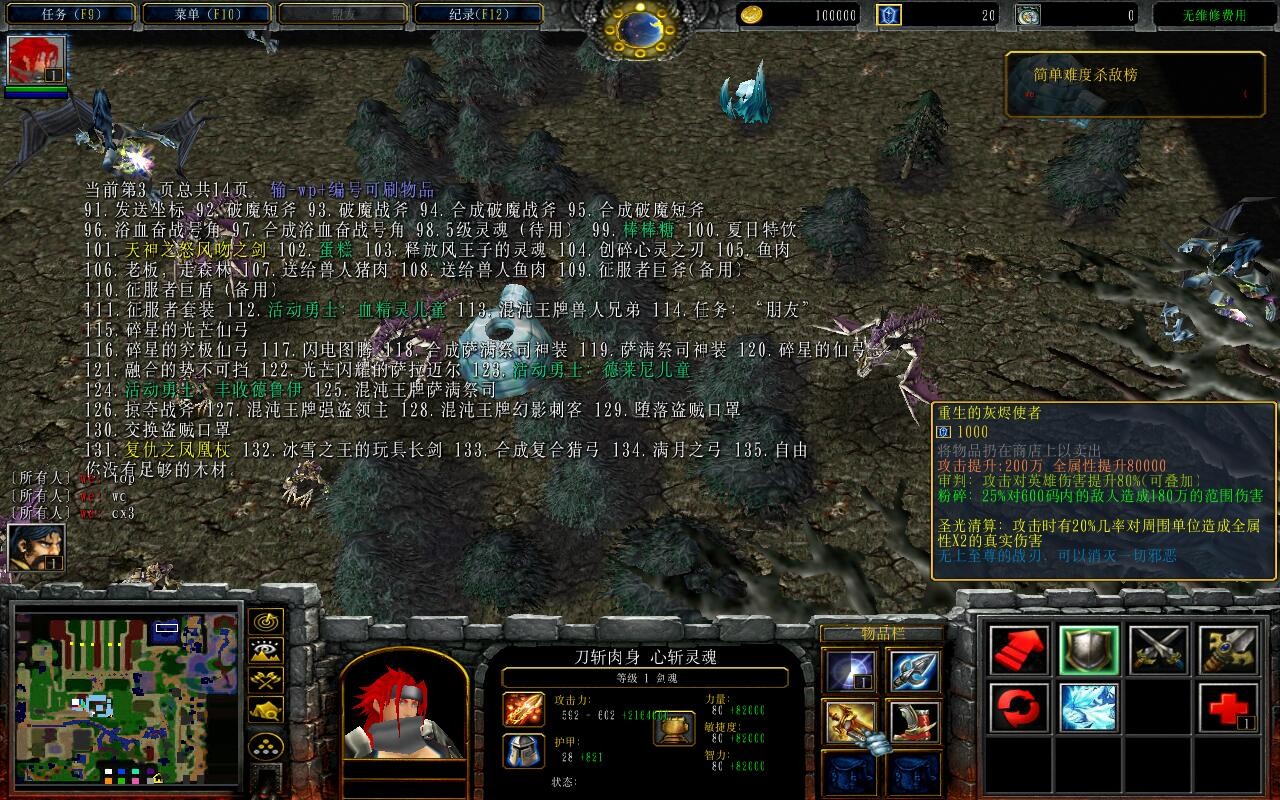Open the 纪录 (F12) log menu
Viewport: 1280px width, 800px height.
[478, 15]
